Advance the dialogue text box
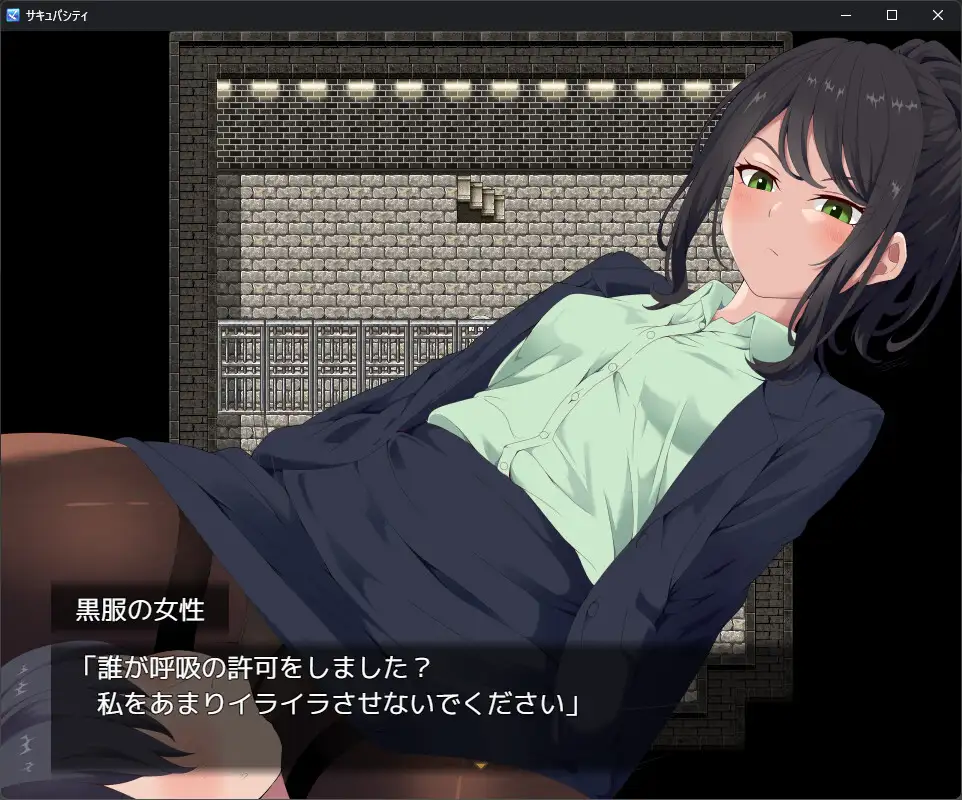 click(400, 690)
